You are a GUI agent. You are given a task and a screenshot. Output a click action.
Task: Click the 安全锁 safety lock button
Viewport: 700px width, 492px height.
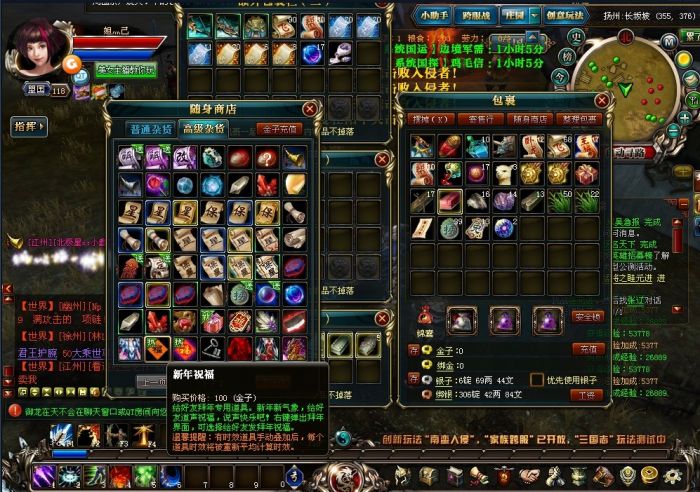pos(588,317)
